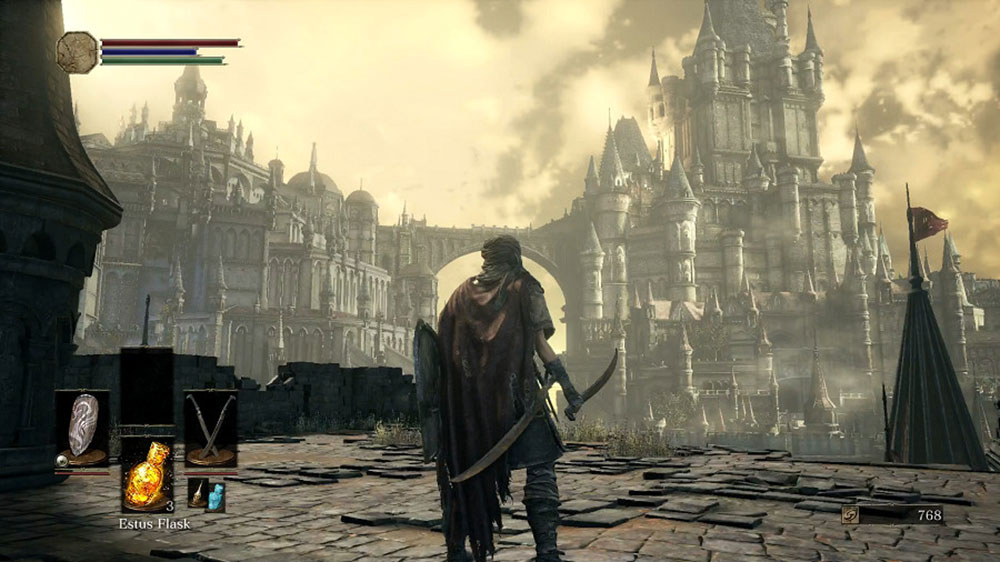Select the crossed twin swords weapon slot
The height and width of the screenshot is (562, 1000).
click(211, 427)
